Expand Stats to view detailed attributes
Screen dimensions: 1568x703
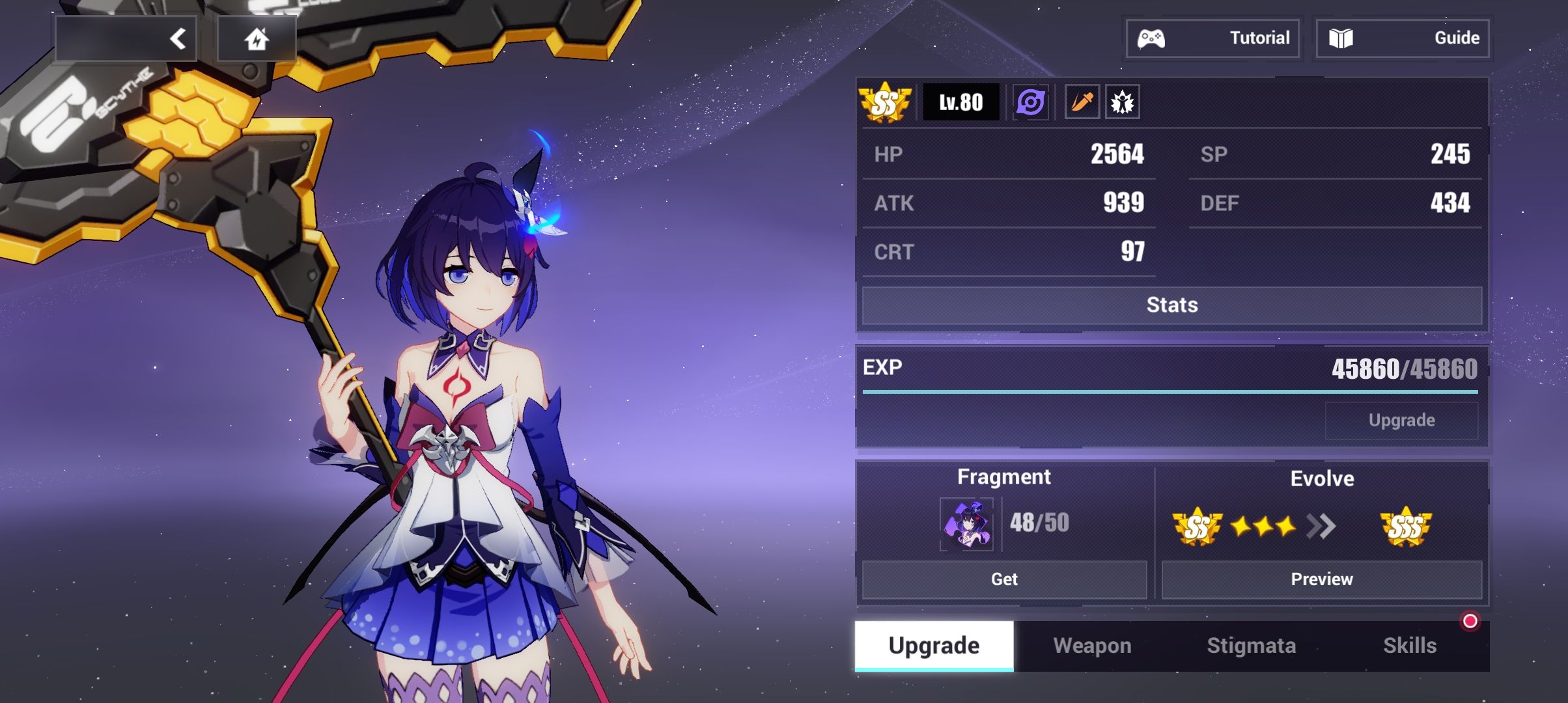pos(1172,305)
